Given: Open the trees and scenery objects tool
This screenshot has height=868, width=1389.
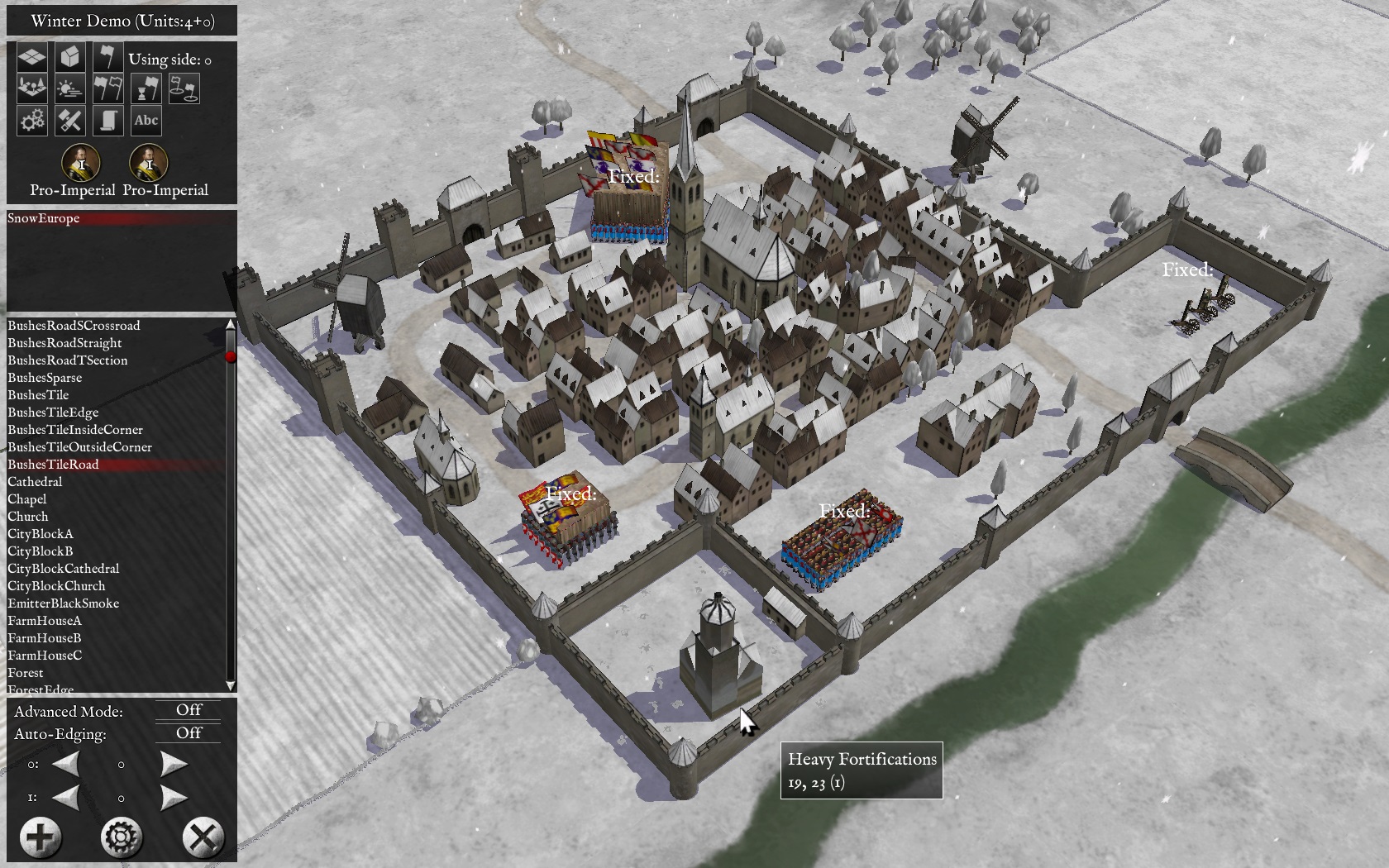Looking at the screenshot, I should [32, 89].
